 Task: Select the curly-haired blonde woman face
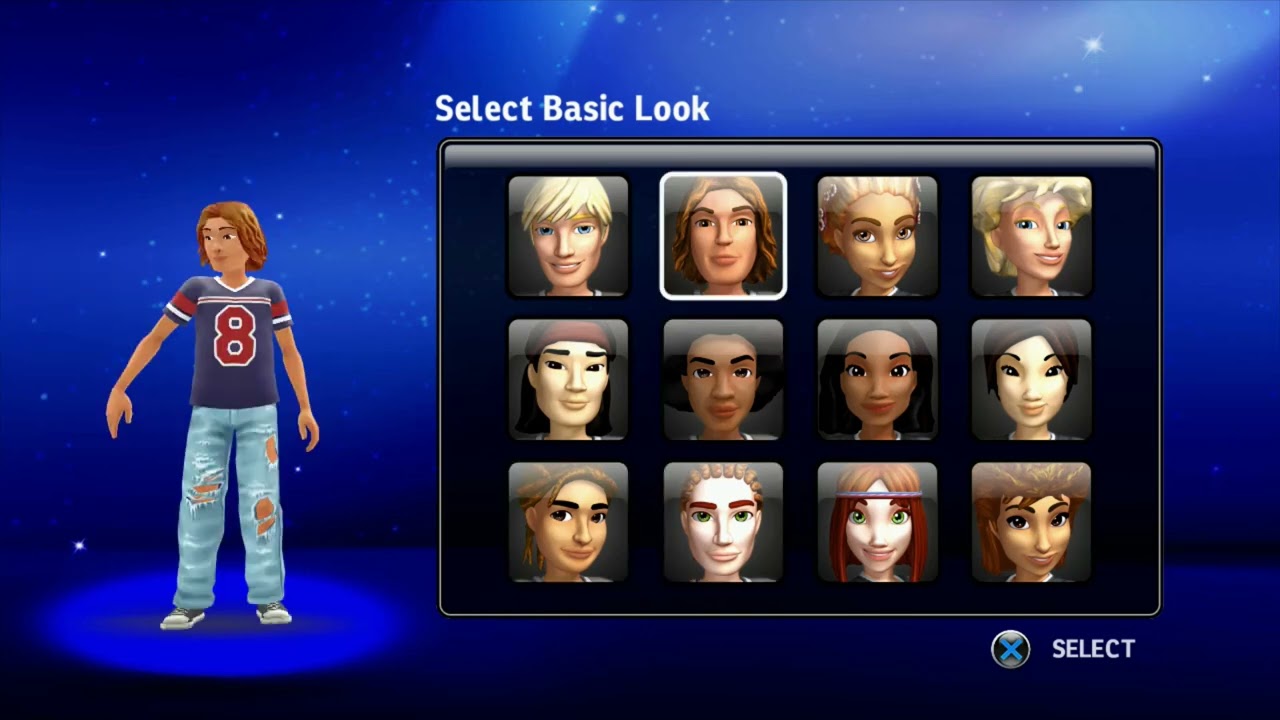(1031, 236)
